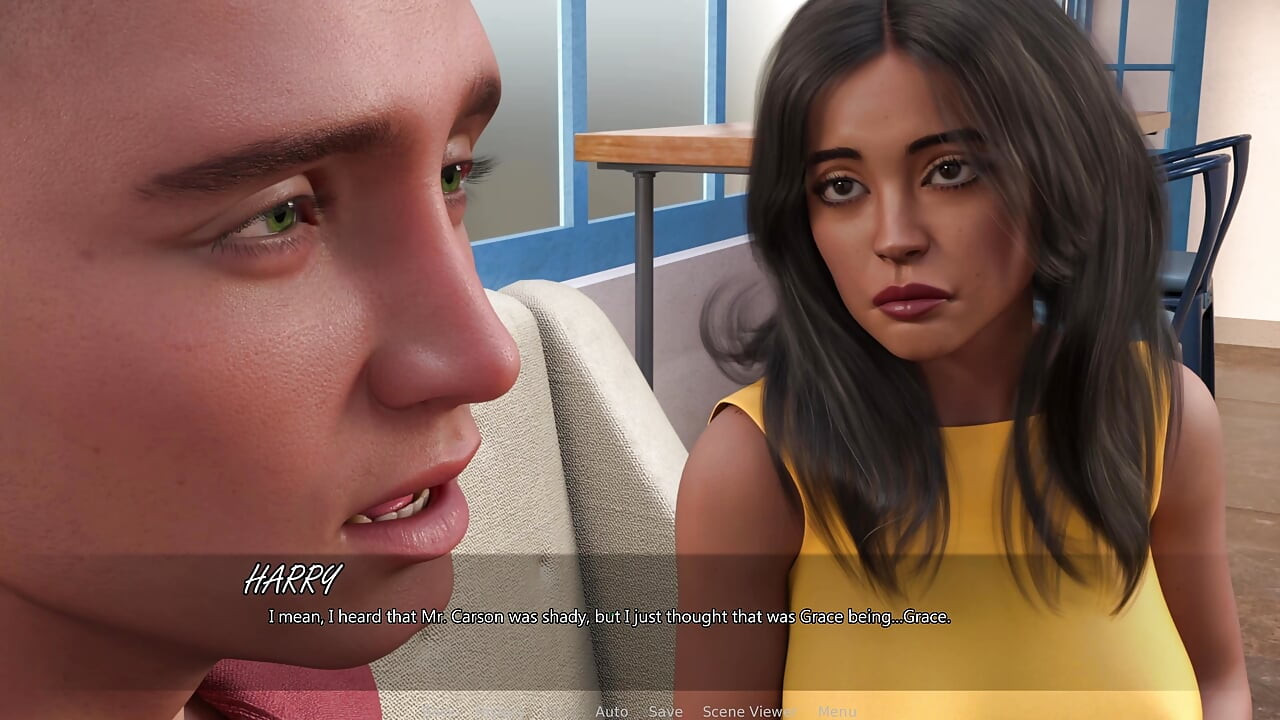The width and height of the screenshot is (1280, 720).
Task: Open the Scene Viewer
Action: 748,712
